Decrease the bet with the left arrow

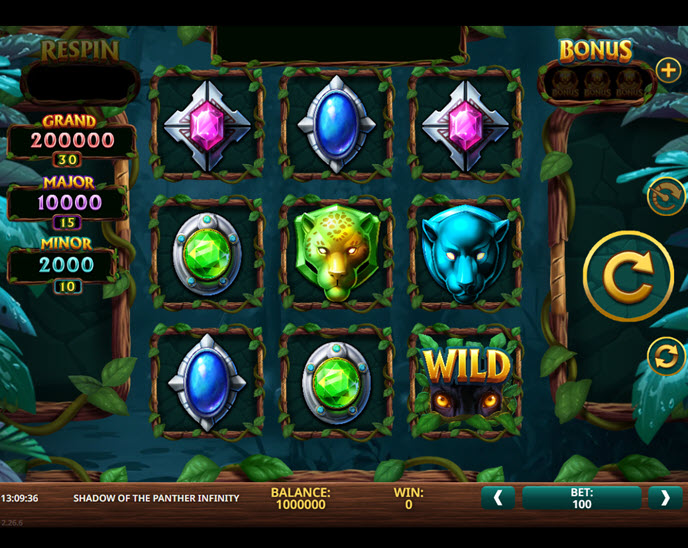498,498
